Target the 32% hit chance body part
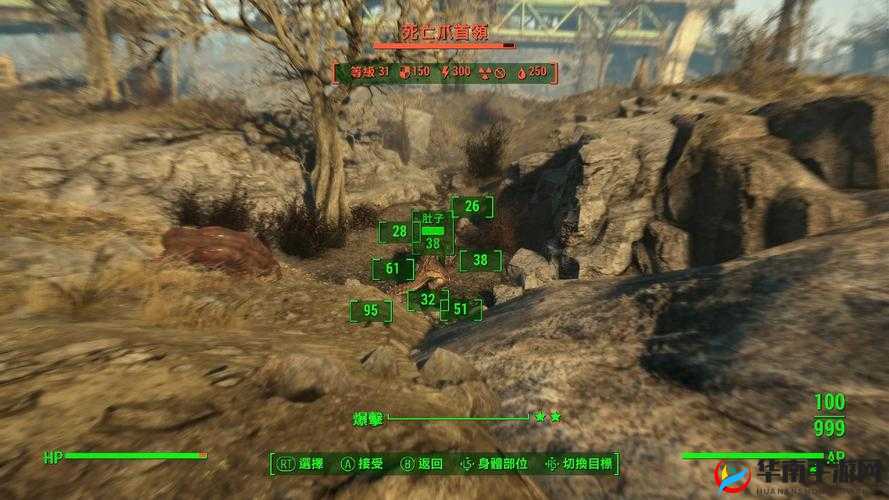The image size is (889, 500). coord(428,299)
